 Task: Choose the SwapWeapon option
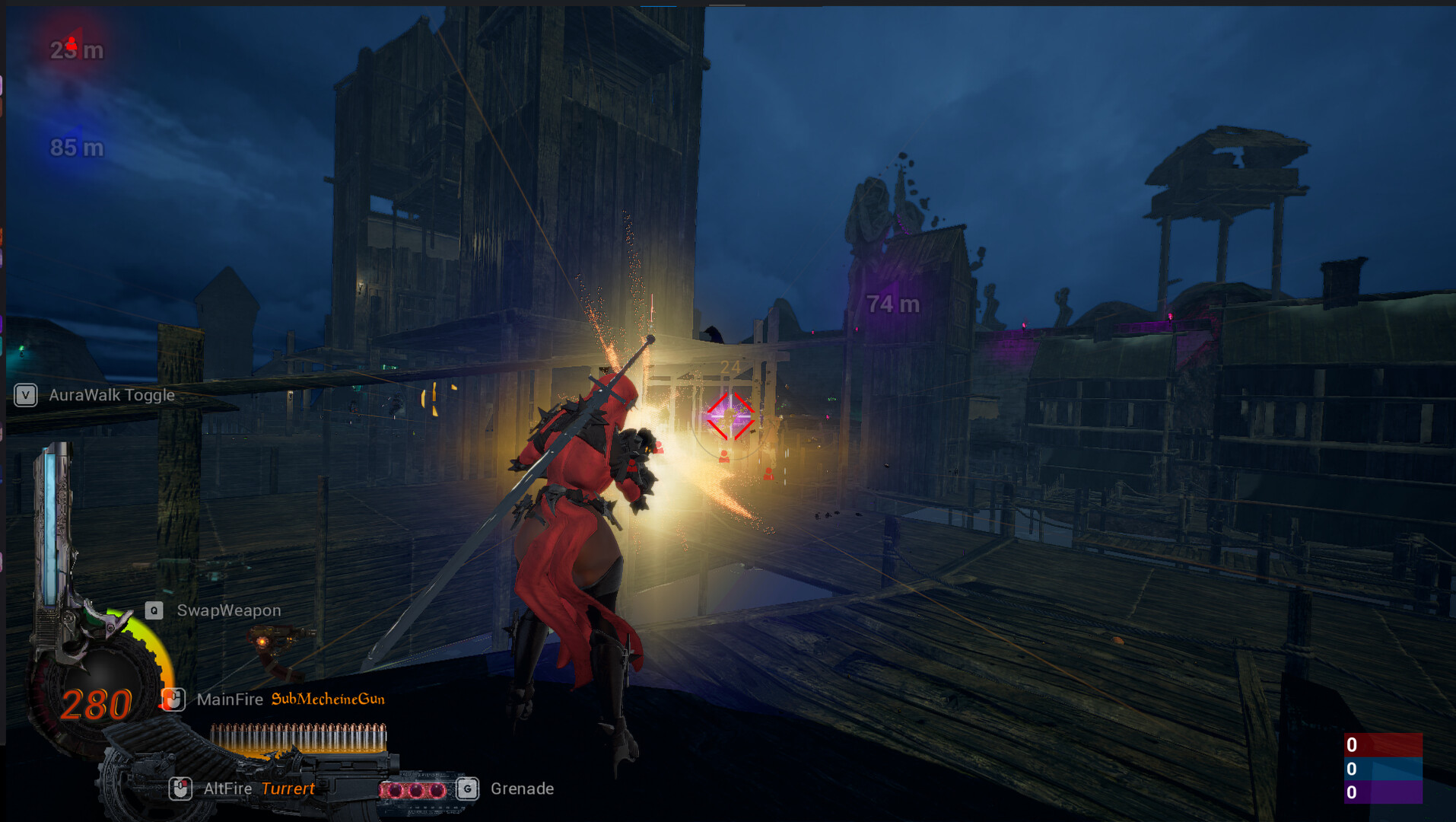228,610
